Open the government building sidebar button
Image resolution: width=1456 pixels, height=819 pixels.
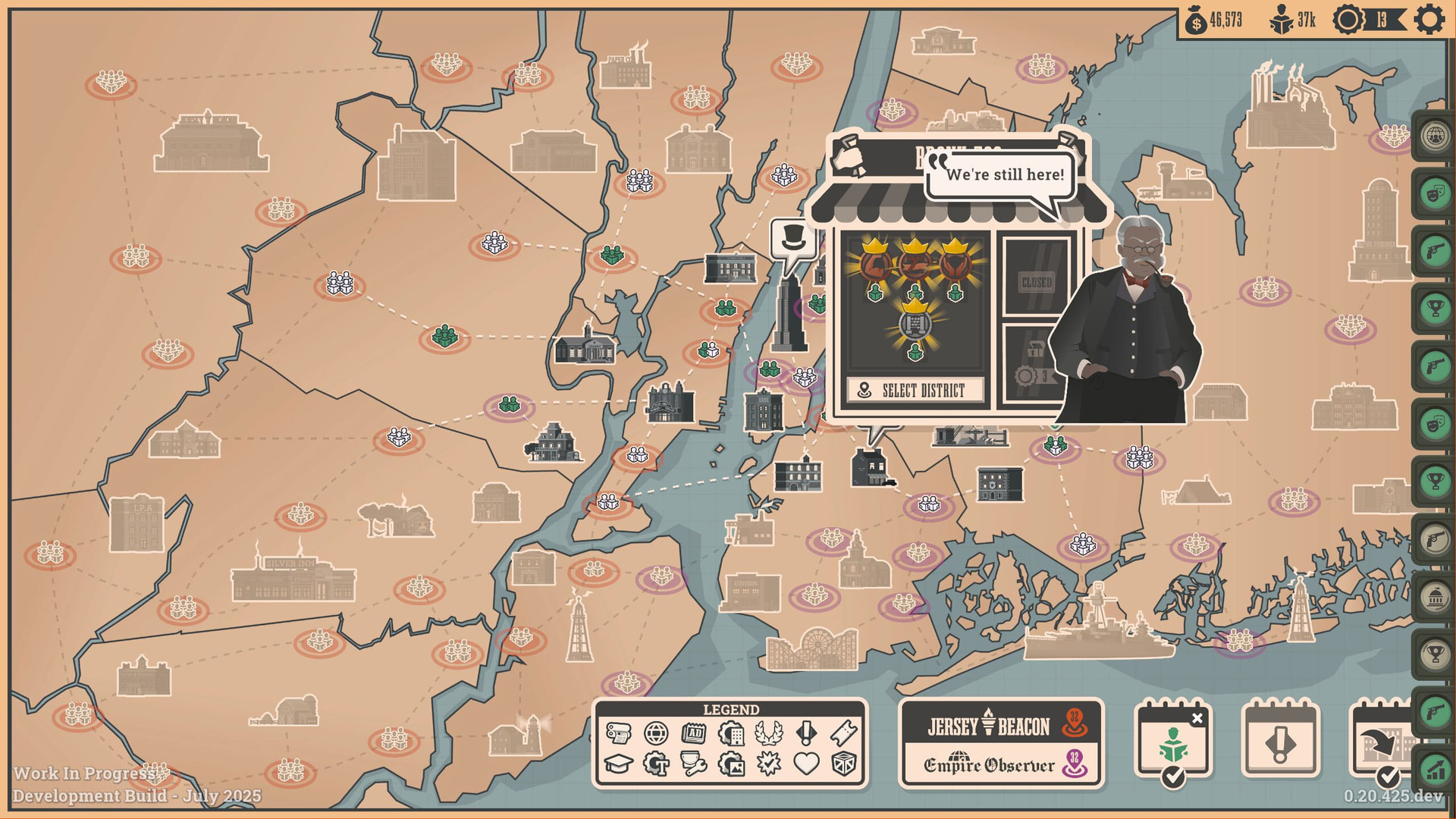coord(1435,597)
